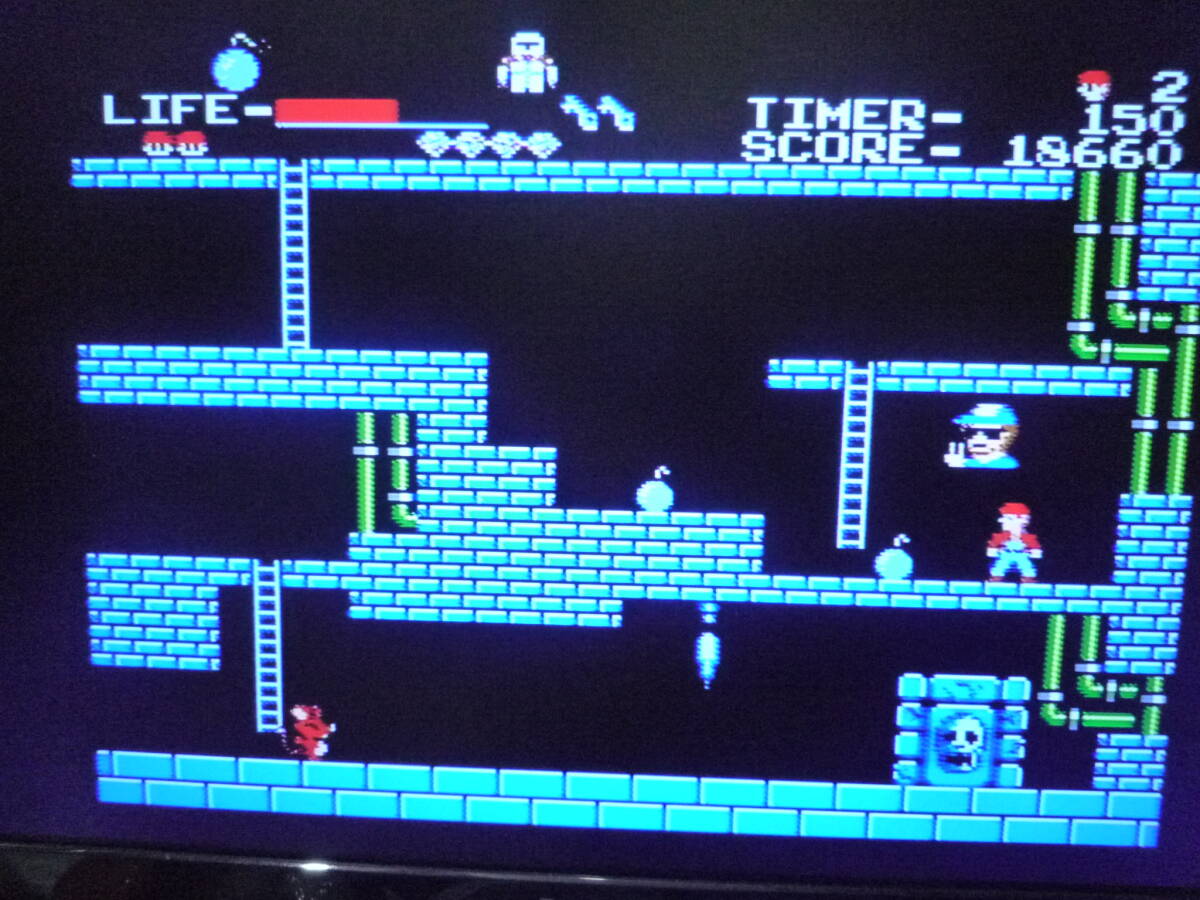The width and height of the screenshot is (1200, 900).
Task: Select the blue bomb icon in the HUD
Action: [238, 65]
